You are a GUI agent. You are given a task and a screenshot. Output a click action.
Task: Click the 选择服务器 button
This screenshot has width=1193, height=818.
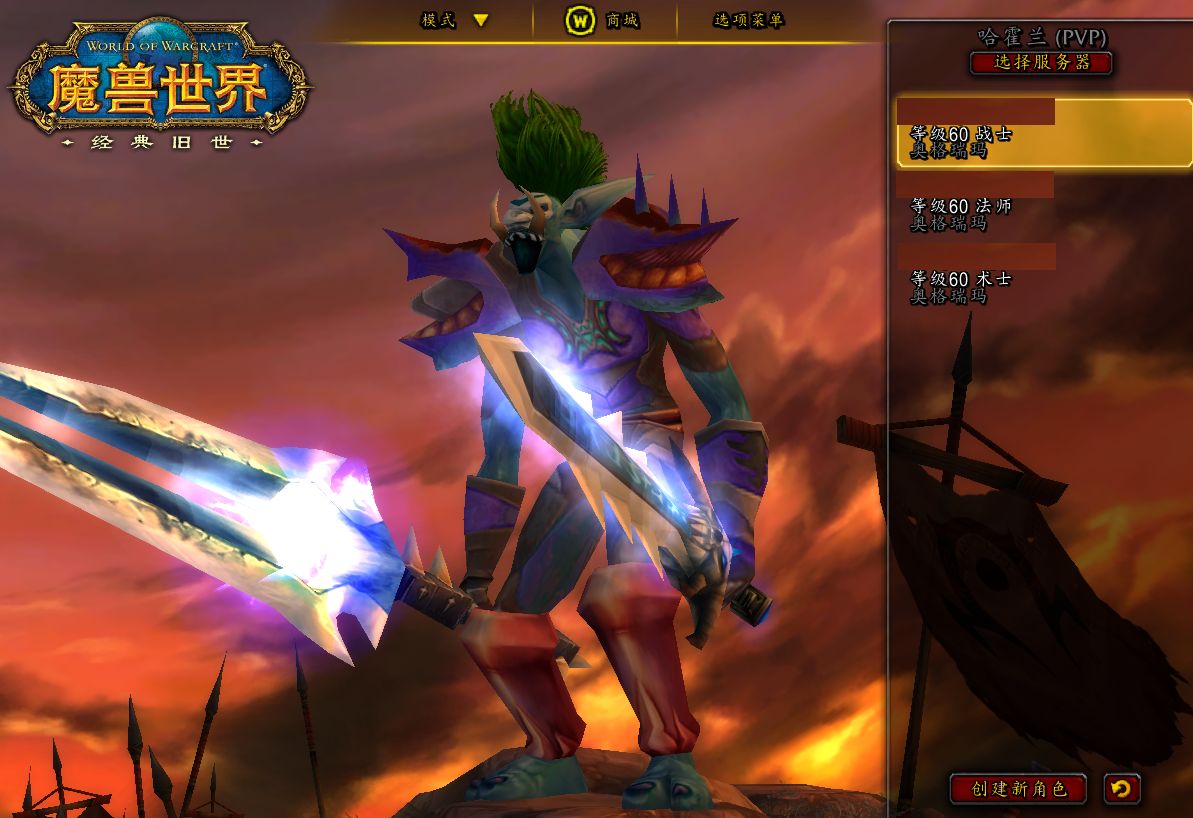point(1040,63)
